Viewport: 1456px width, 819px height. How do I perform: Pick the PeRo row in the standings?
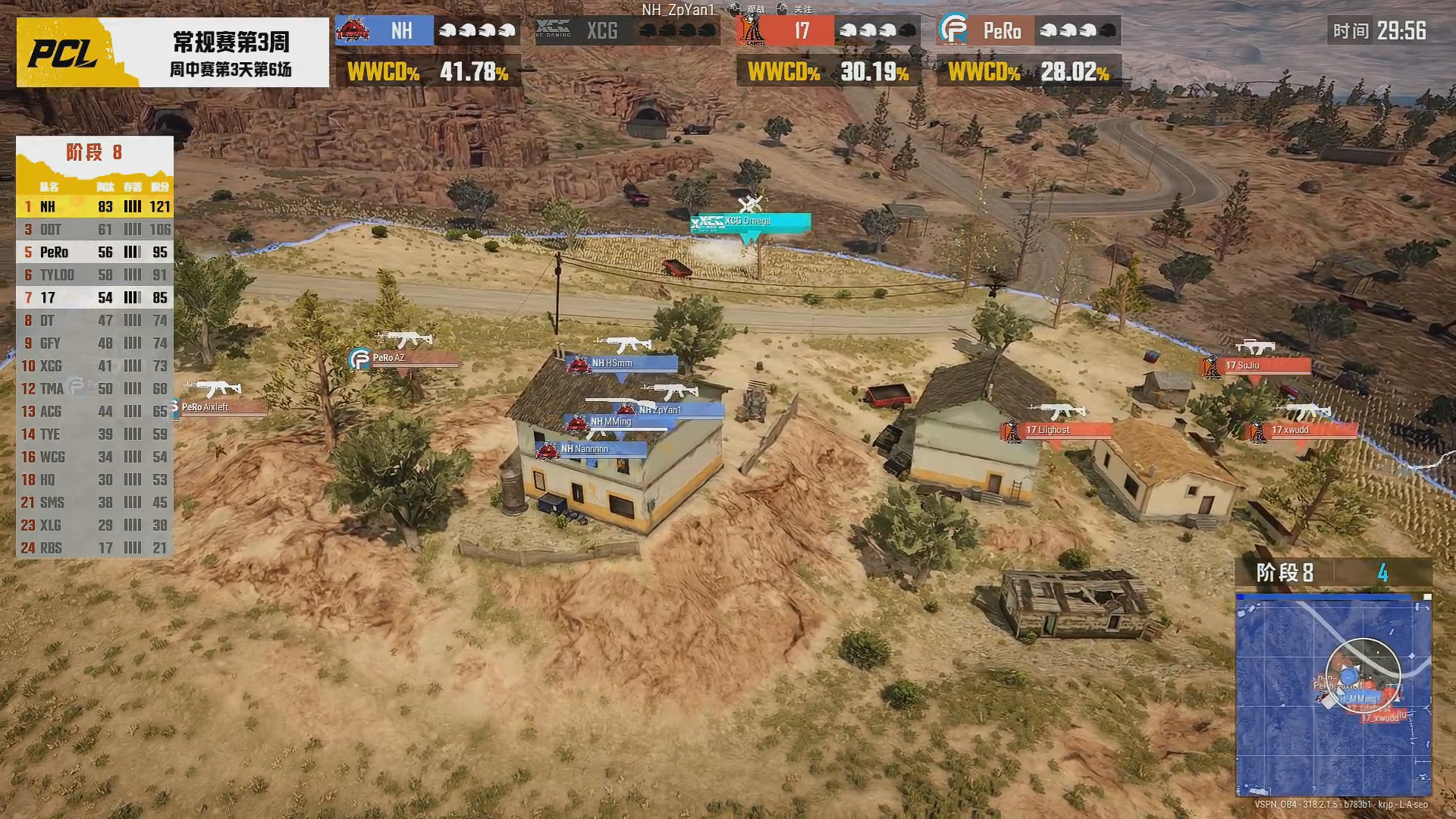[x=95, y=252]
